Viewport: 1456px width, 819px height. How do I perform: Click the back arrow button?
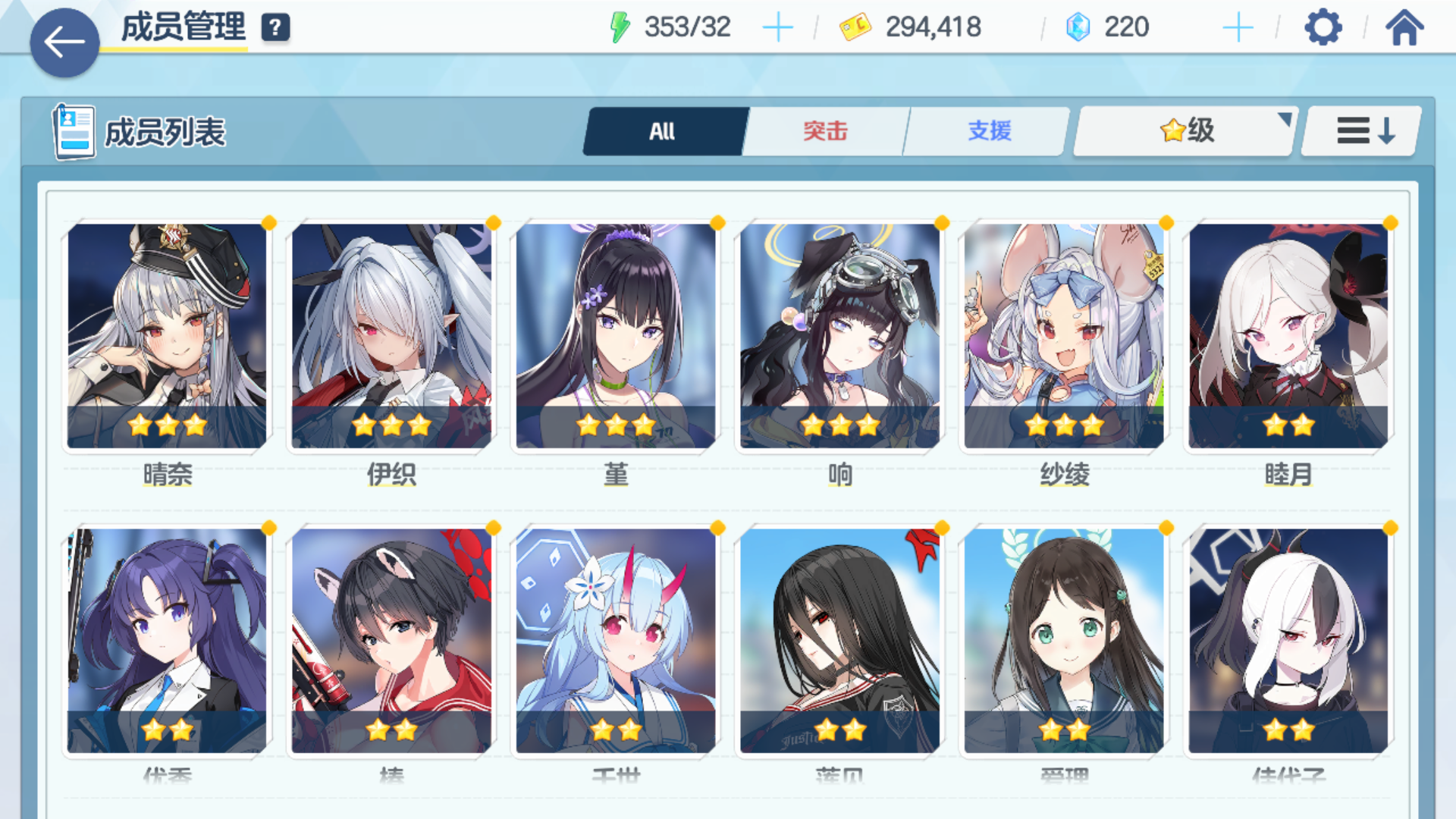65,42
